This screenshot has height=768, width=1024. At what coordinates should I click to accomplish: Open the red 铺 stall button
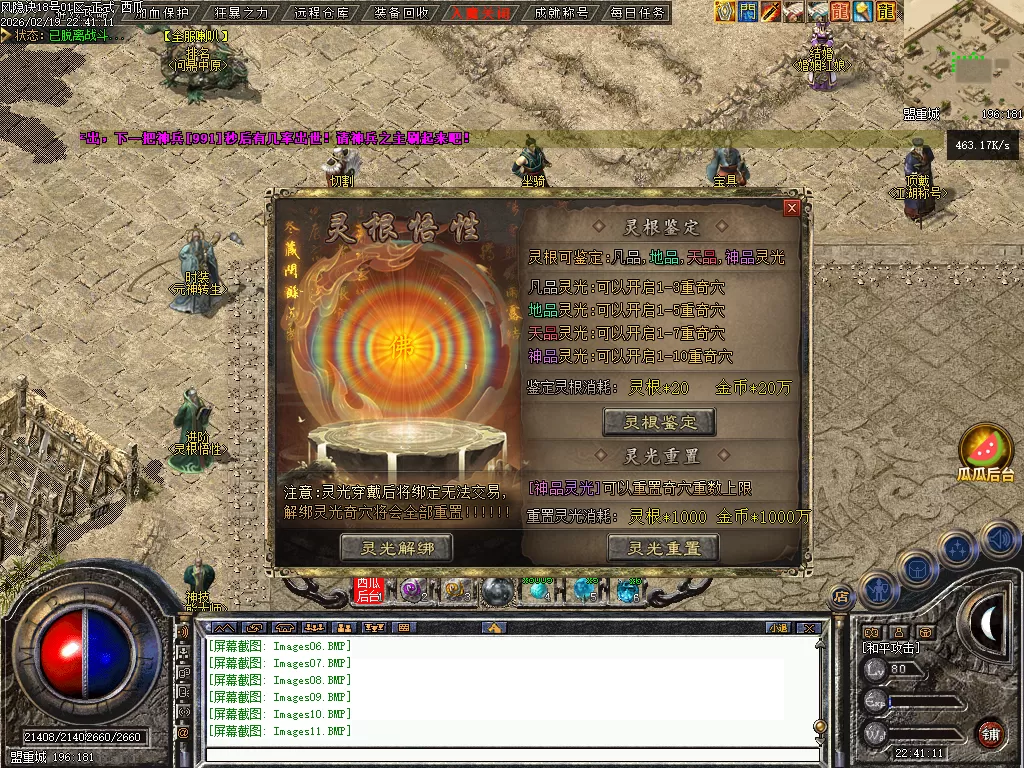tap(990, 733)
